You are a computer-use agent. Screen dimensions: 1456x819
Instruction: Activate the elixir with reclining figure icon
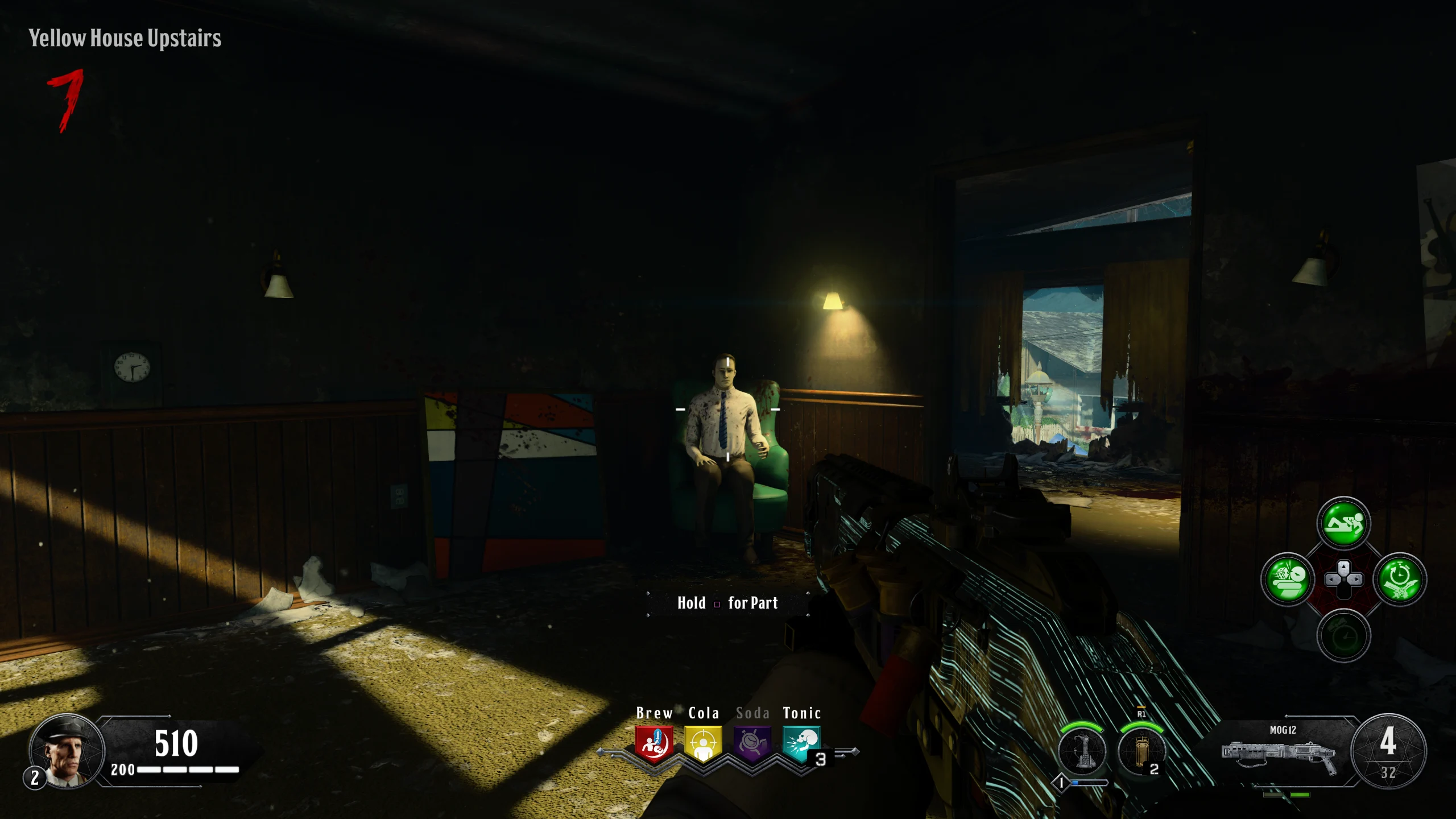1343,524
